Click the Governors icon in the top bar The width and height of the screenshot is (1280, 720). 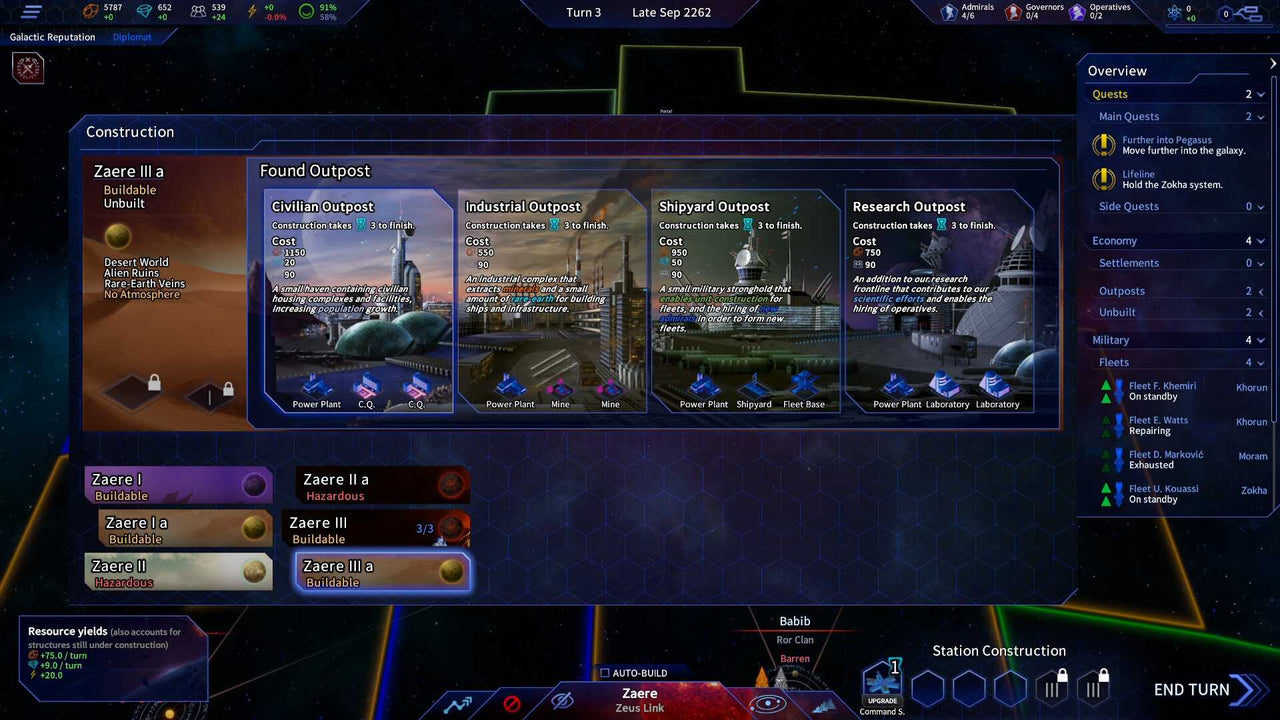tap(1013, 12)
